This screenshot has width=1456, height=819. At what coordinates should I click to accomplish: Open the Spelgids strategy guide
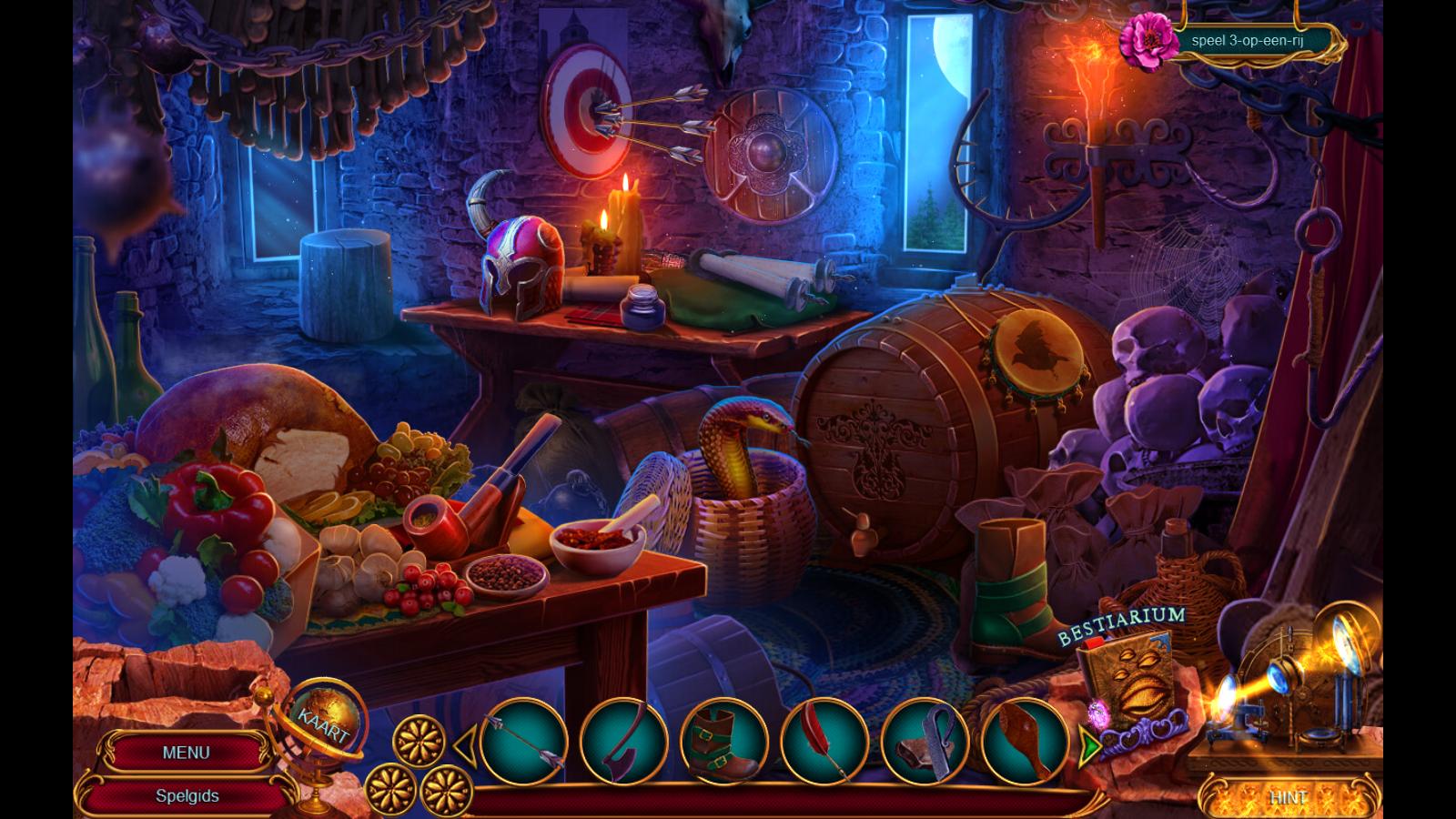(187, 795)
